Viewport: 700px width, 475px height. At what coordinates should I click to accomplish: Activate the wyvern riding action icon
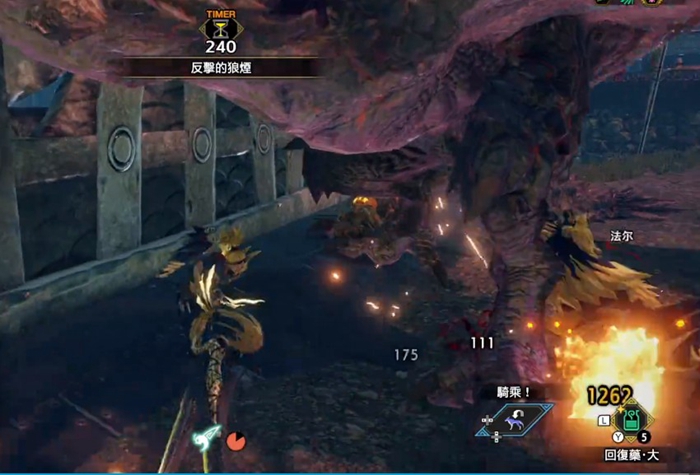[516, 420]
